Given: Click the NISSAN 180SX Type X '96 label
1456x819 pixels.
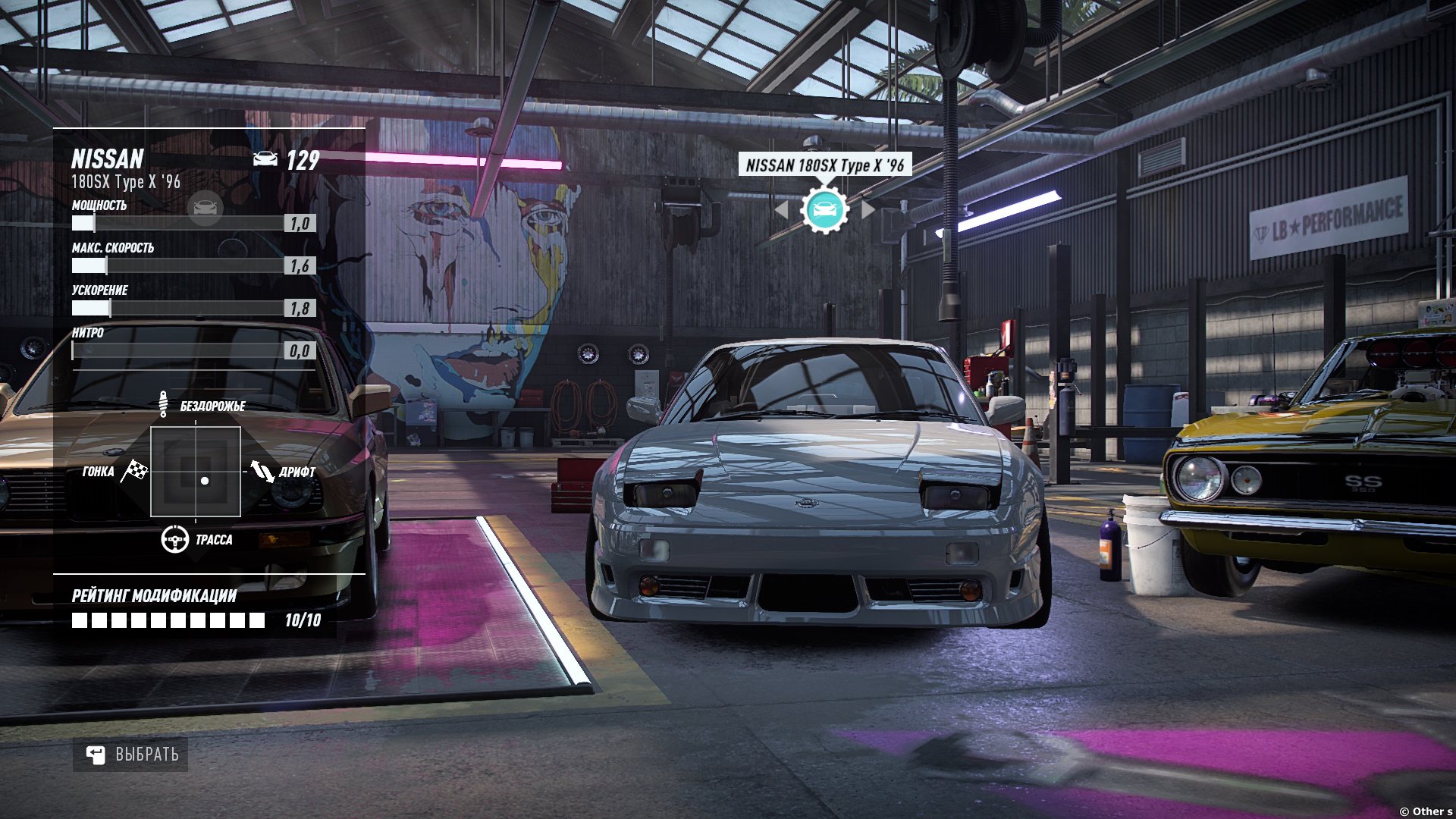Looking at the screenshot, I should click(825, 165).
